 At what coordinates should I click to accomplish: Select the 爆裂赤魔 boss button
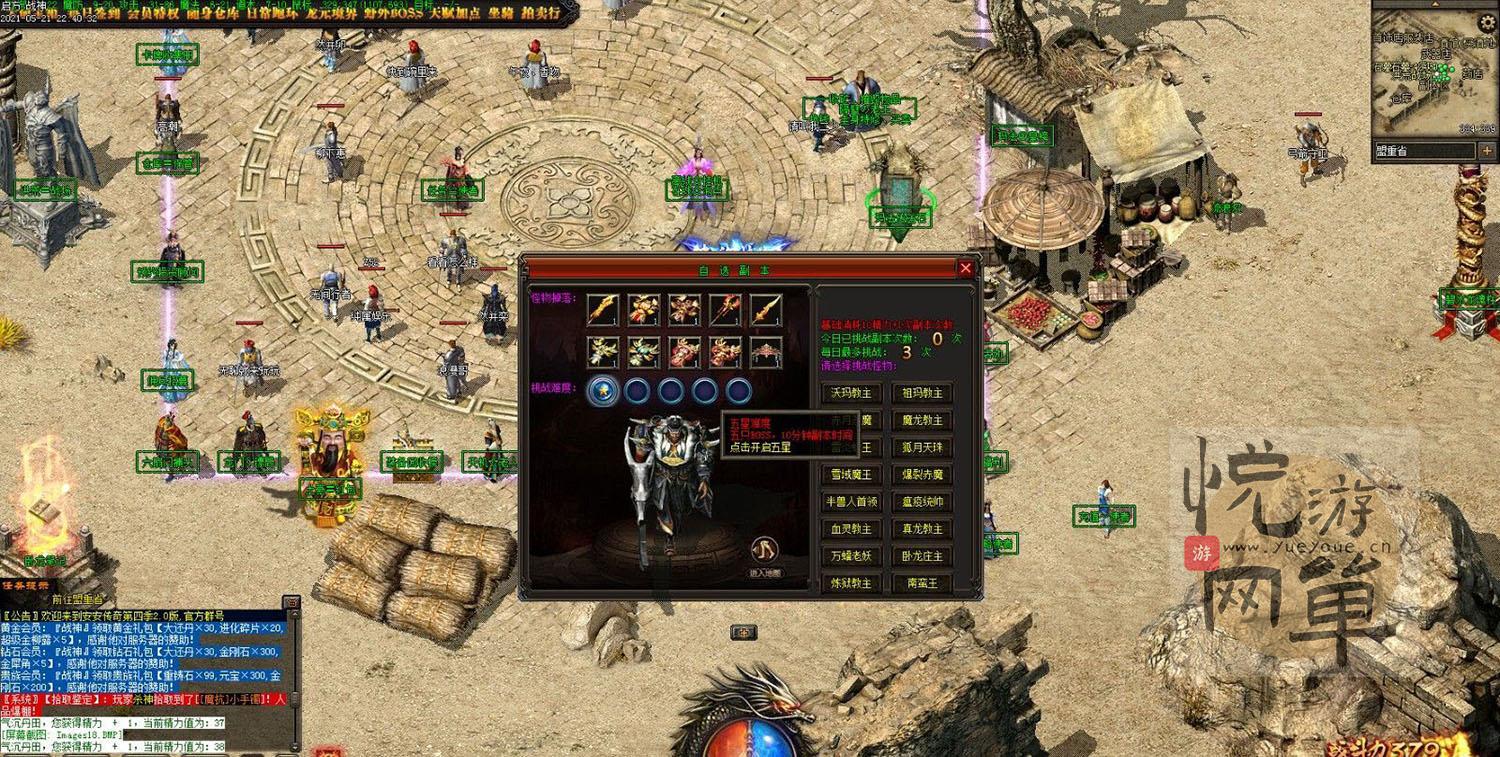click(x=922, y=475)
